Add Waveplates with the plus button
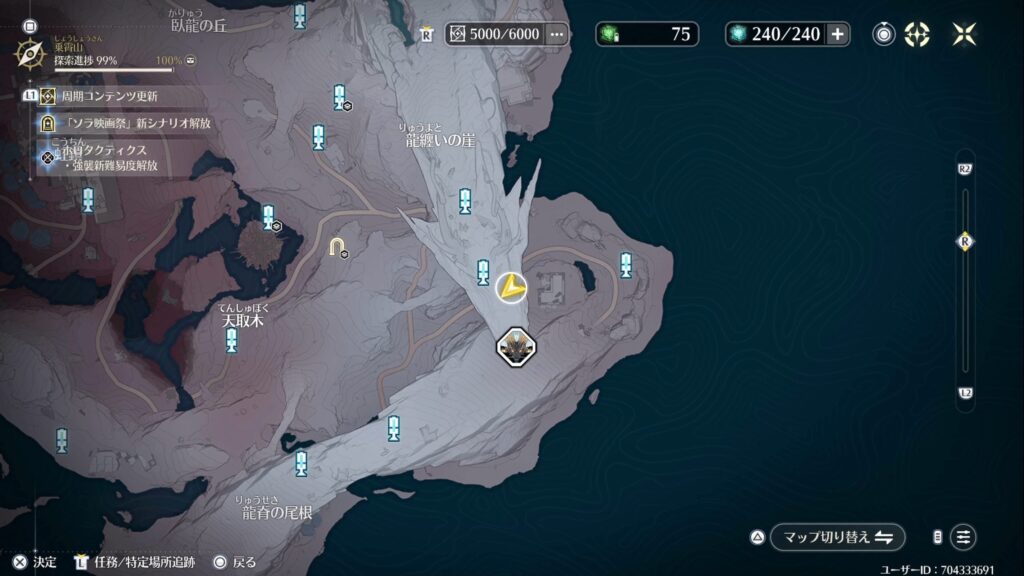Screen dimensions: 1024x576 [x=837, y=34]
